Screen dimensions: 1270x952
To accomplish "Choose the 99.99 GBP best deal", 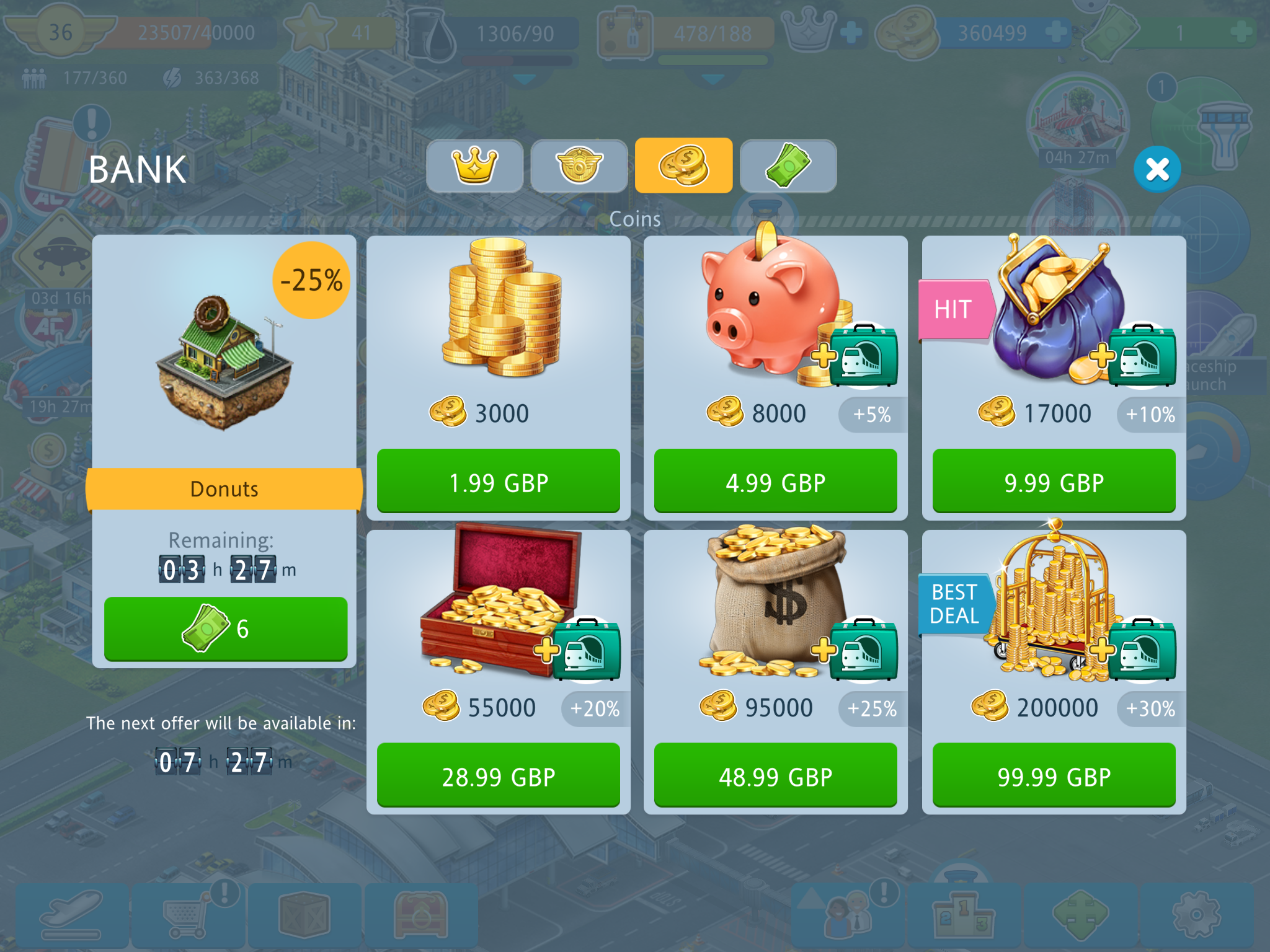I will [x=1054, y=775].
